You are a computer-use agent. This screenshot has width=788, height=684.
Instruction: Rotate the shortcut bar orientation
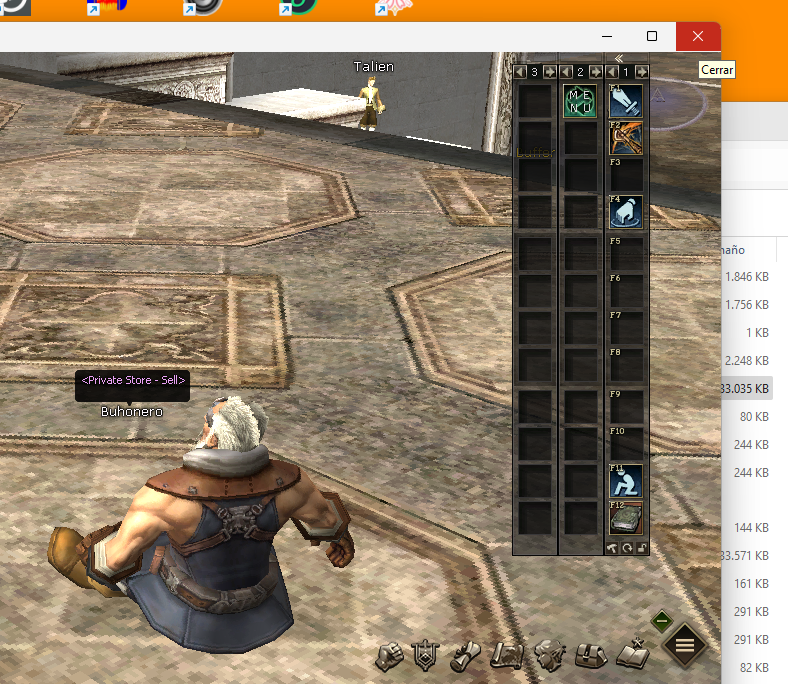[x=627, y=548]
